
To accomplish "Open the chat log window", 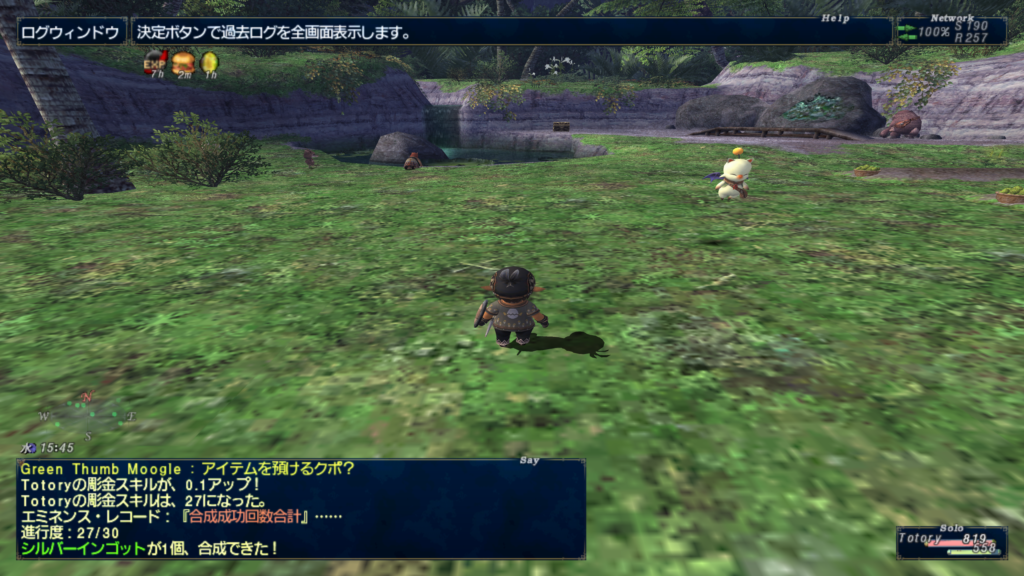I will [x=300, y=509].
